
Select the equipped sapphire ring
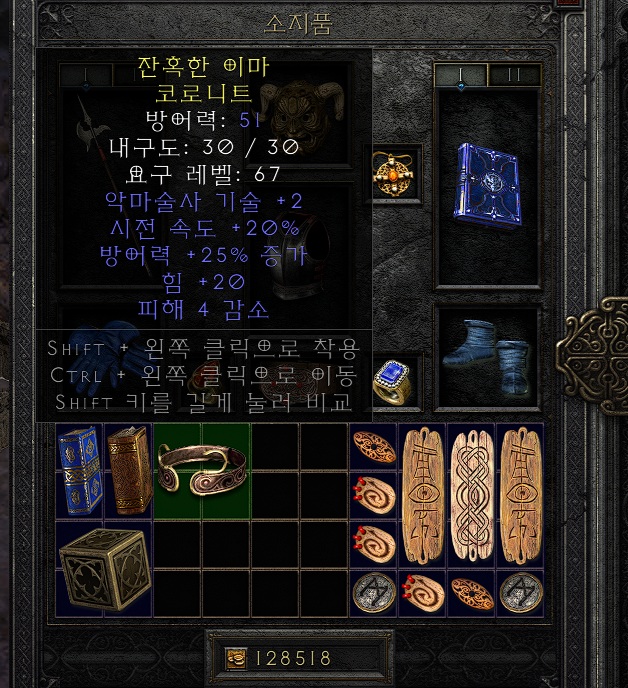pos(394,379)
